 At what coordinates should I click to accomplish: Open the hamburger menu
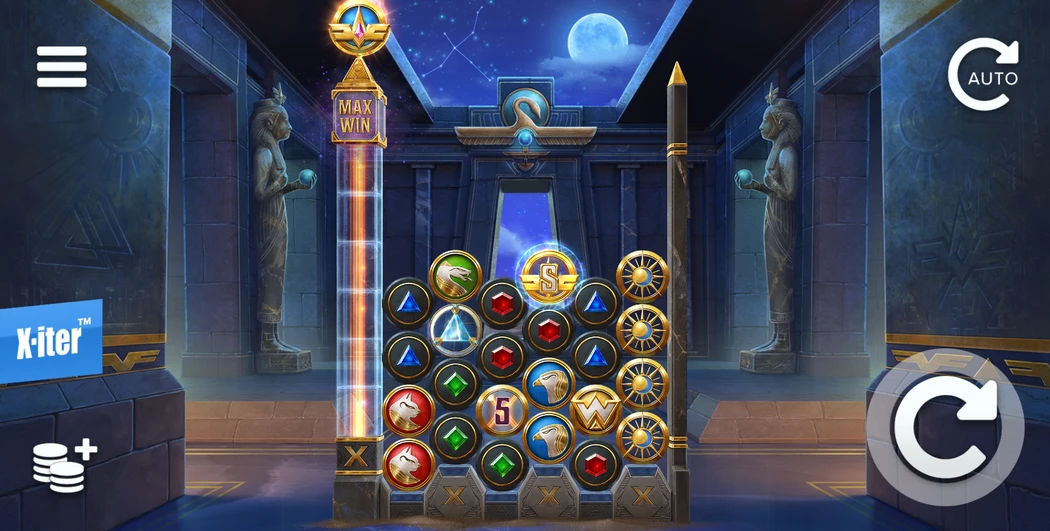(62, 67)
